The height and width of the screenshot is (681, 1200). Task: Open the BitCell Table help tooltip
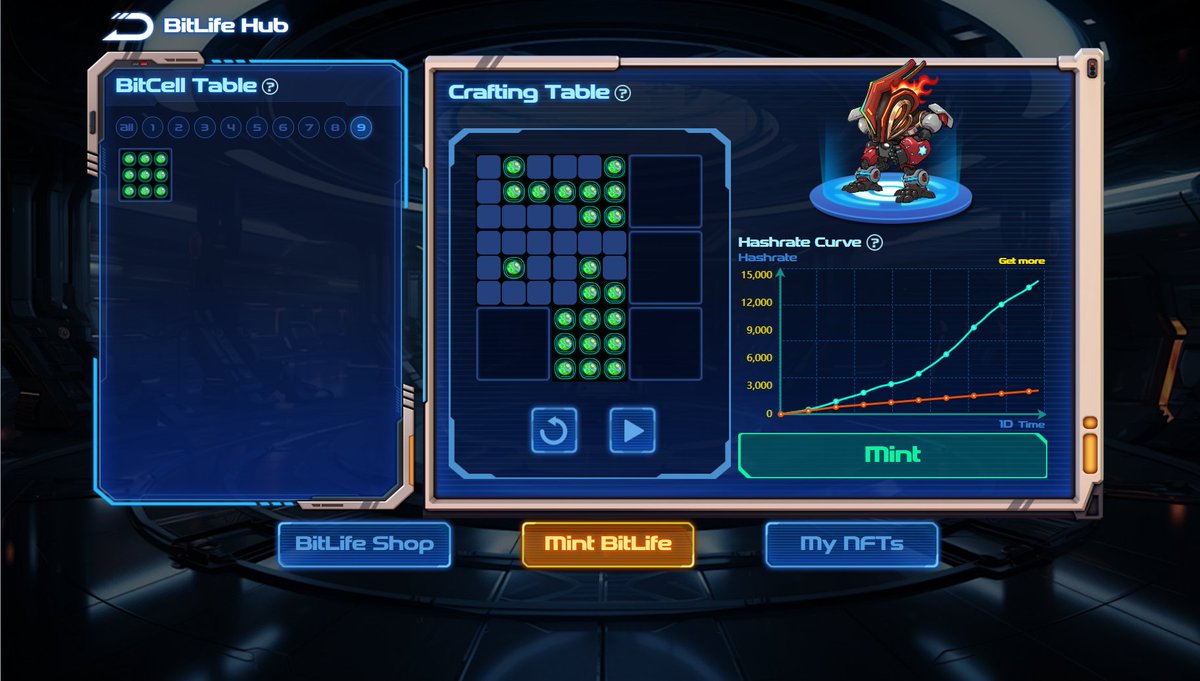point(270,86)
